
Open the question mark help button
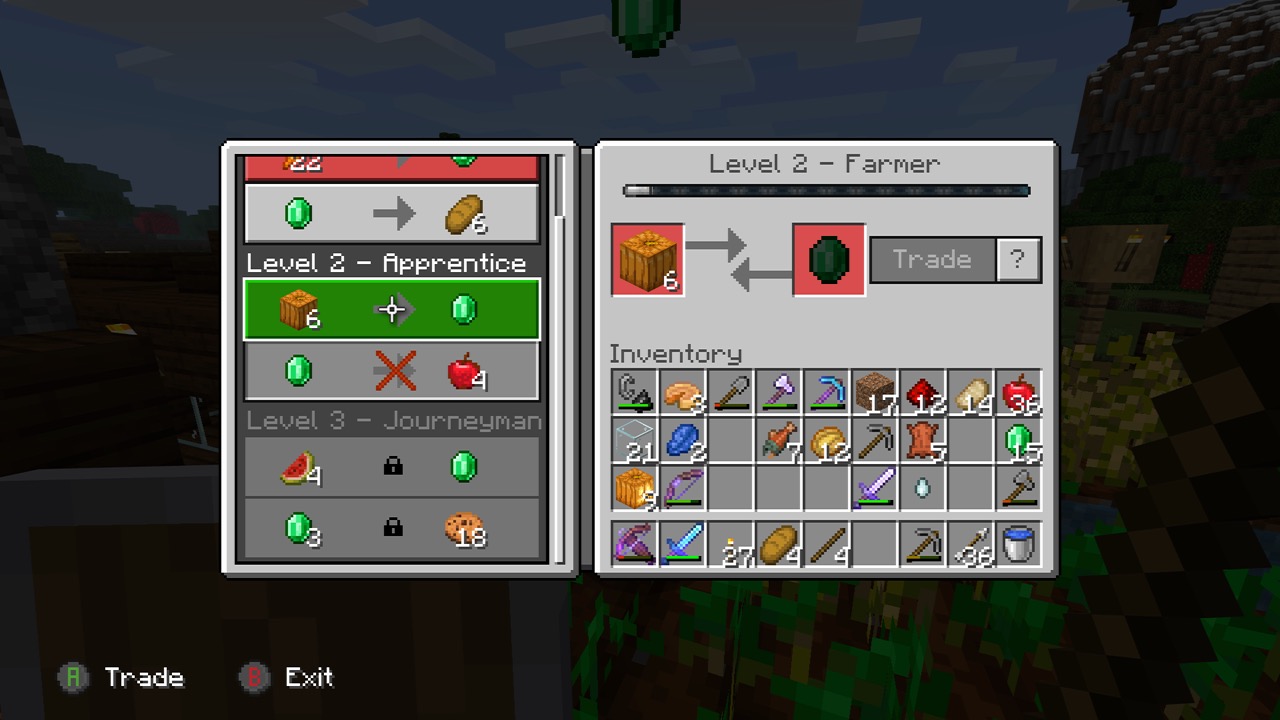pyautogui.click(x=1018, y=260)
